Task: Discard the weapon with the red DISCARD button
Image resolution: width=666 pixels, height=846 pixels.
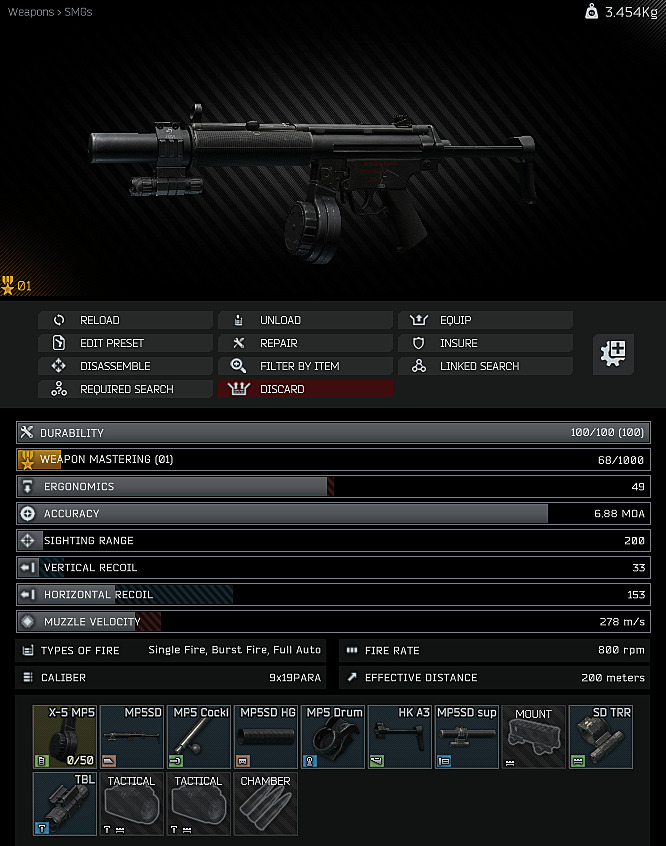Action: click(x=305, y=389)
